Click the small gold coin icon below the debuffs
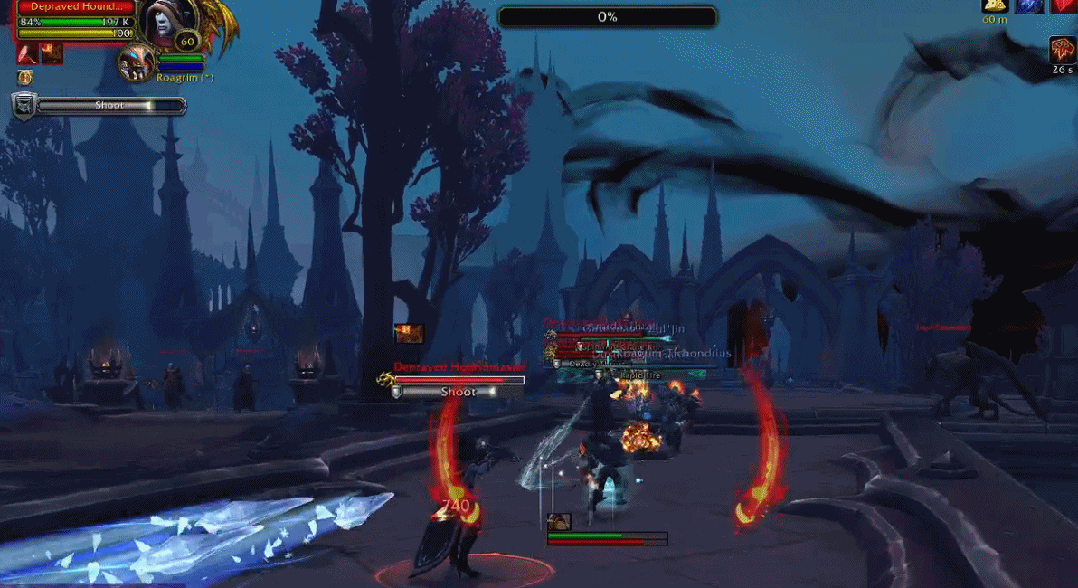The height and width of the screenshot is (588, 1078). (x=25, y=77)
